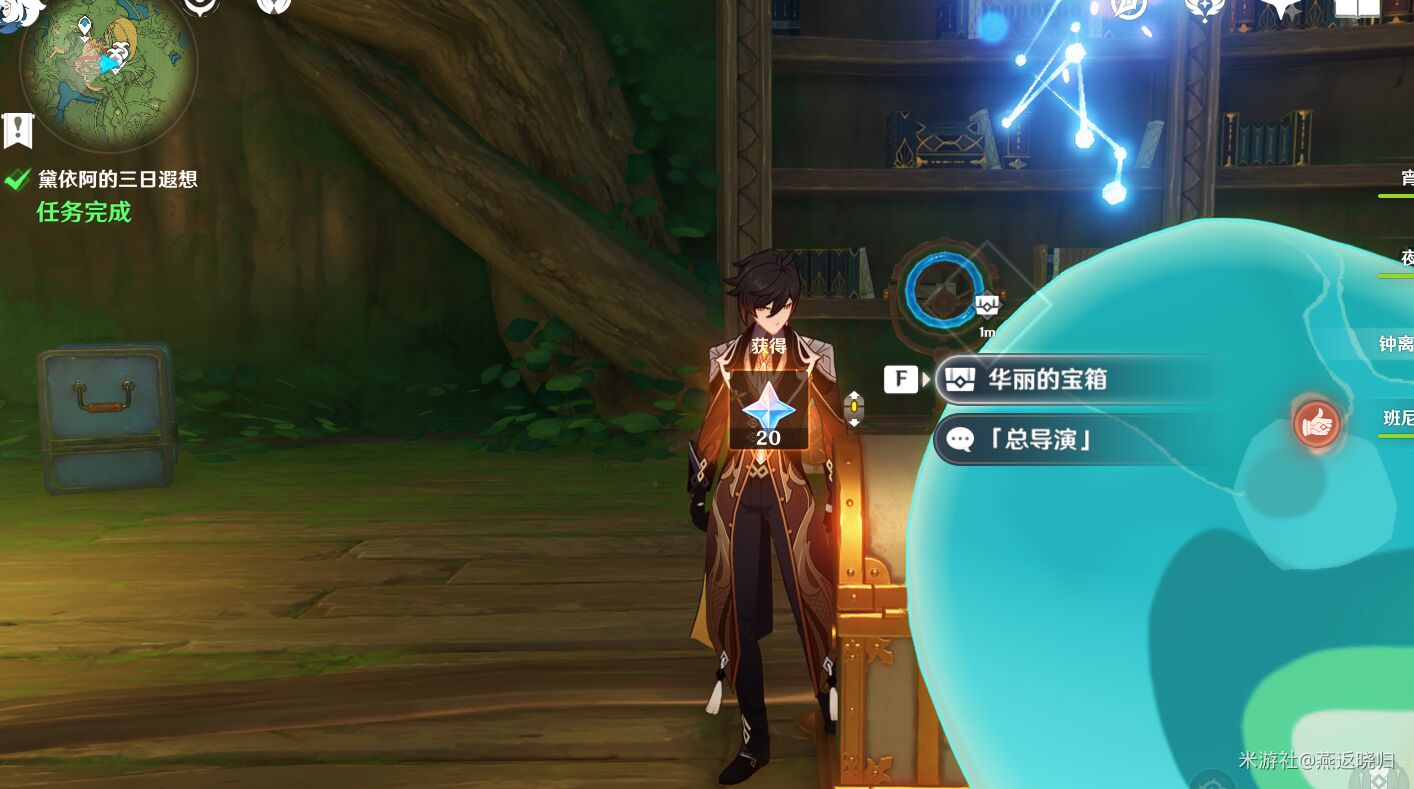Click the F interaction key prompt
This screenshot has height=789, width=1414.
pyautogui.click(x=900, y=380)
